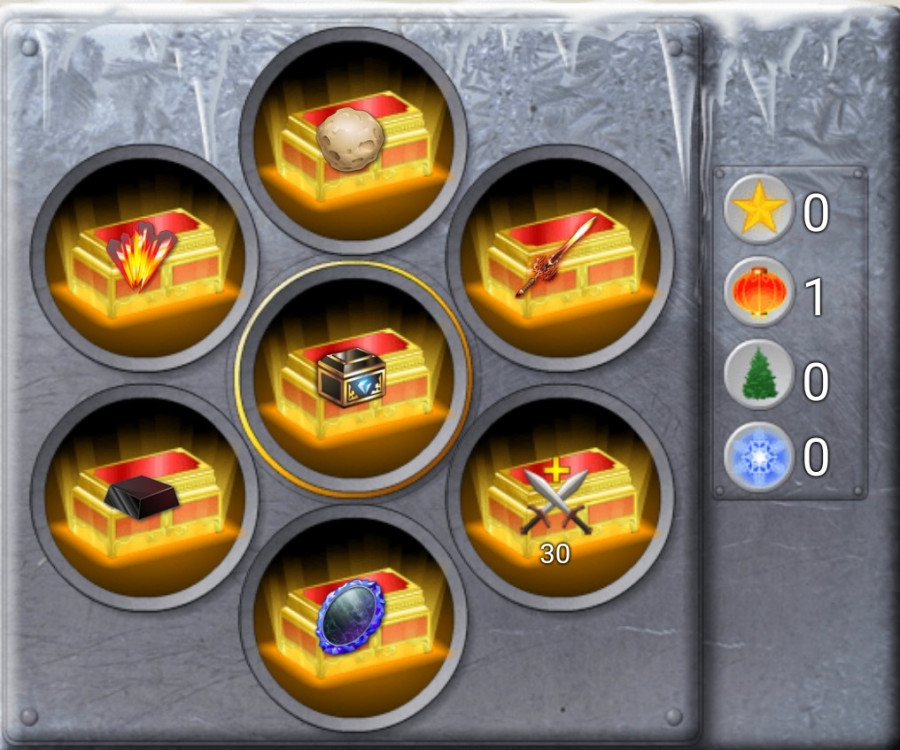Image resolution: width=900 pixels, height=750 pixels.
Task: Click the blue snowflake currency icon
Action: tap(759, 457)
